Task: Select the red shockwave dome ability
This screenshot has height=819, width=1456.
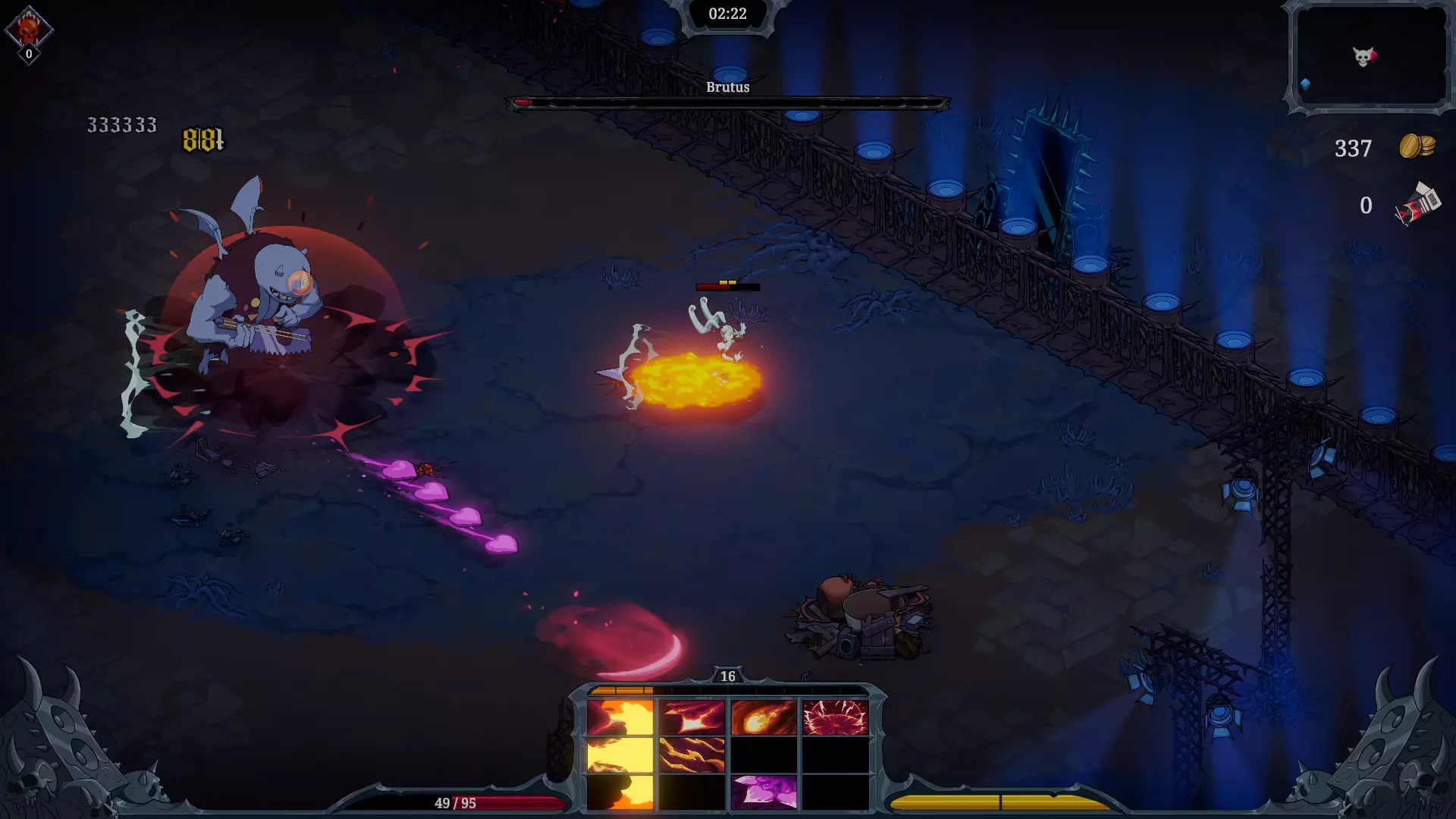Action: [x=835, y=717]
